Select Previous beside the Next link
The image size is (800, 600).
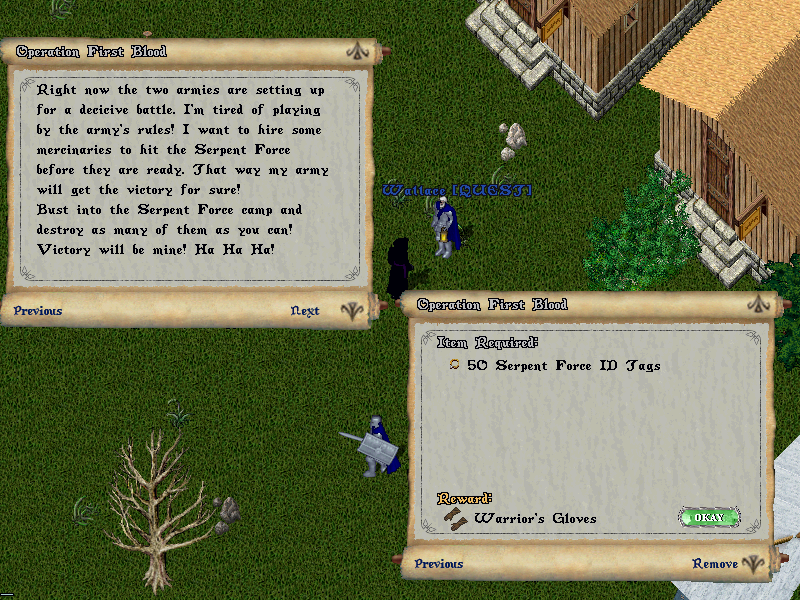coord(38,311)
